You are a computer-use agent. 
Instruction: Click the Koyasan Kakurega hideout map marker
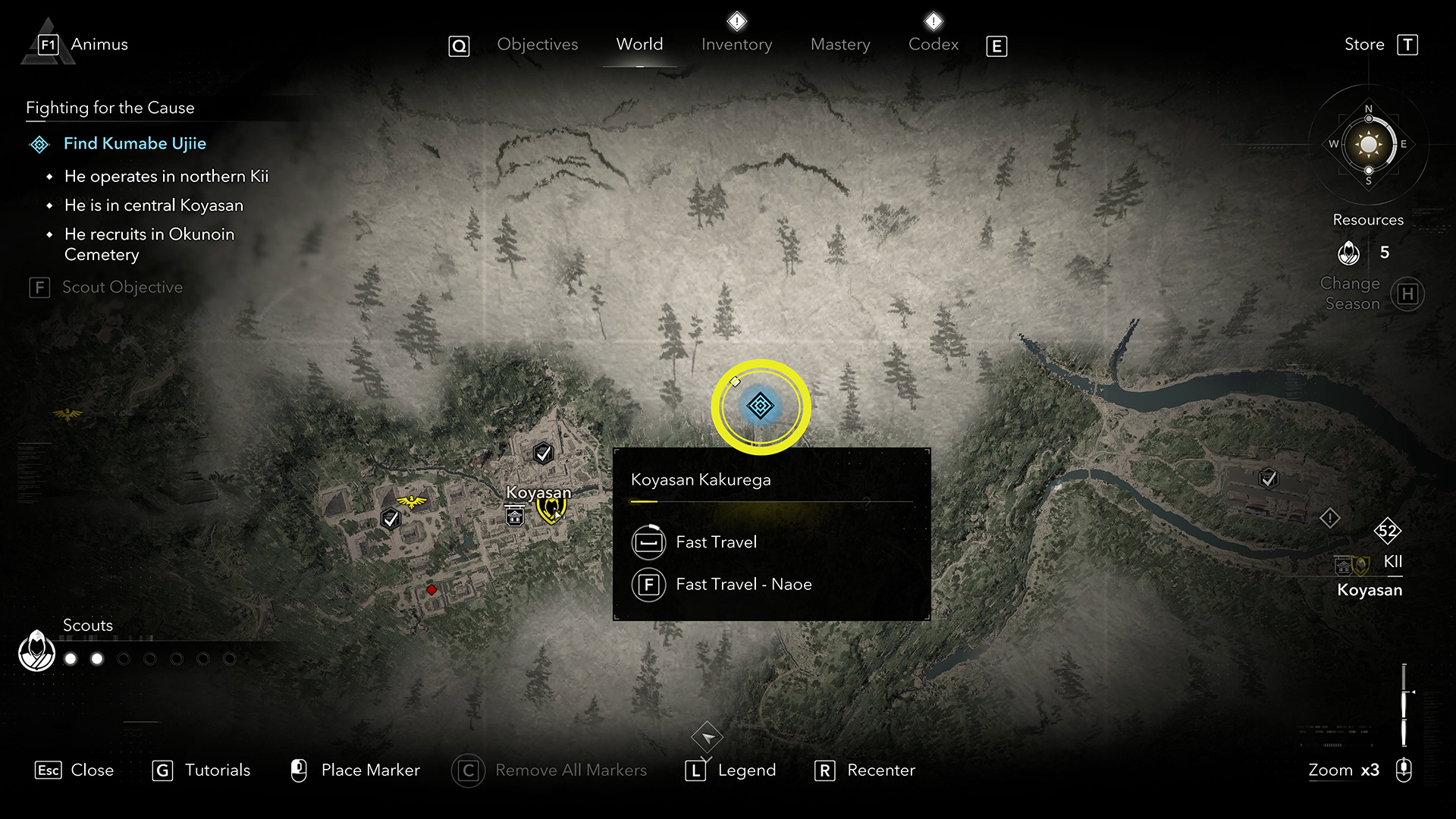point(760,406)
